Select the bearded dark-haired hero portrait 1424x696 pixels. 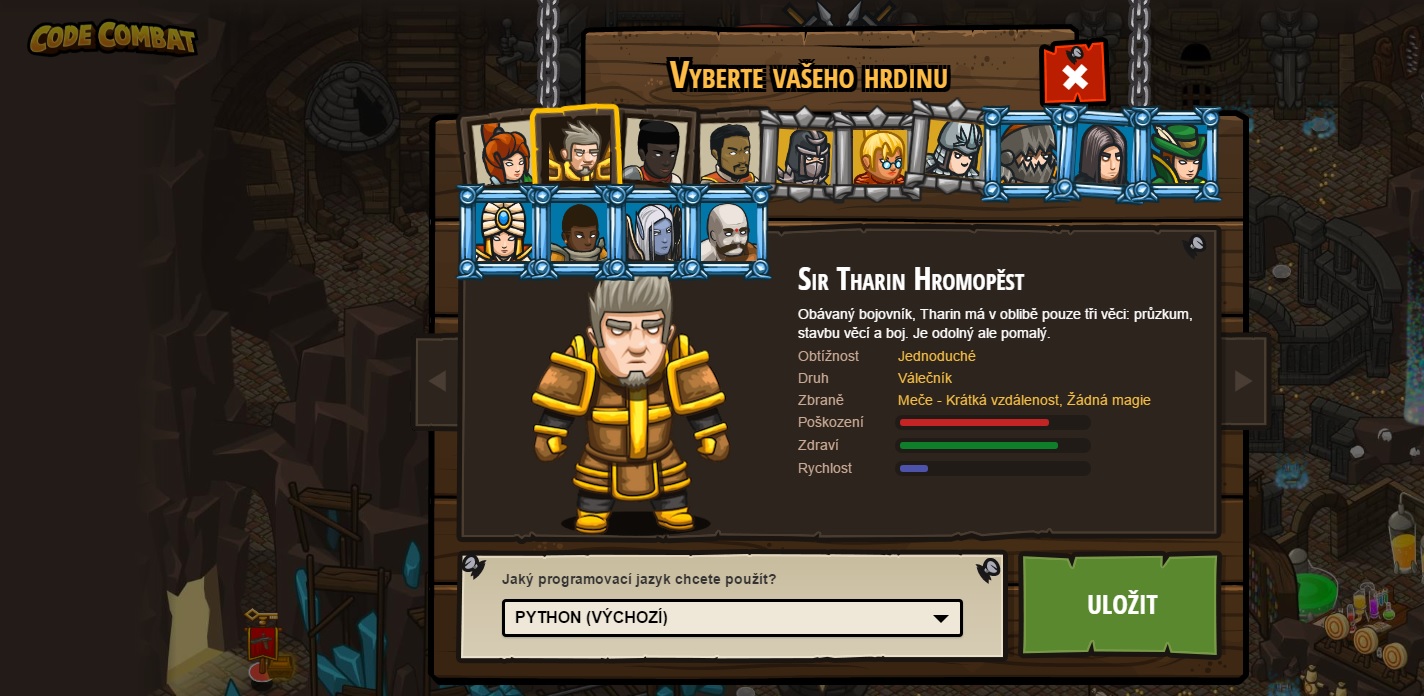tap(729, 154)
